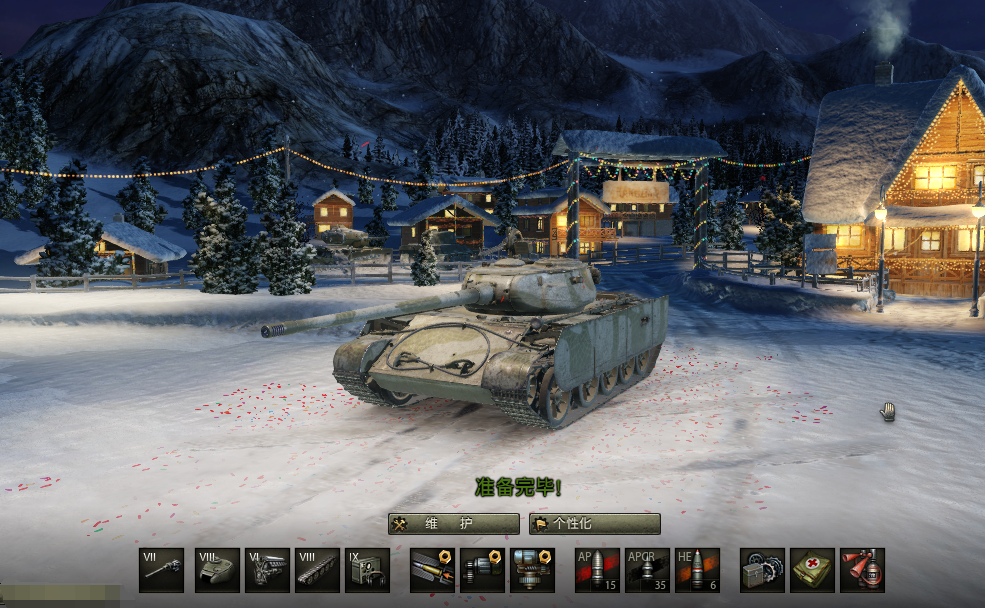The width and height of the screenshot is (985, 608).
Task: Open the 维护 maintenance button
Action: [x=454, y=524]
